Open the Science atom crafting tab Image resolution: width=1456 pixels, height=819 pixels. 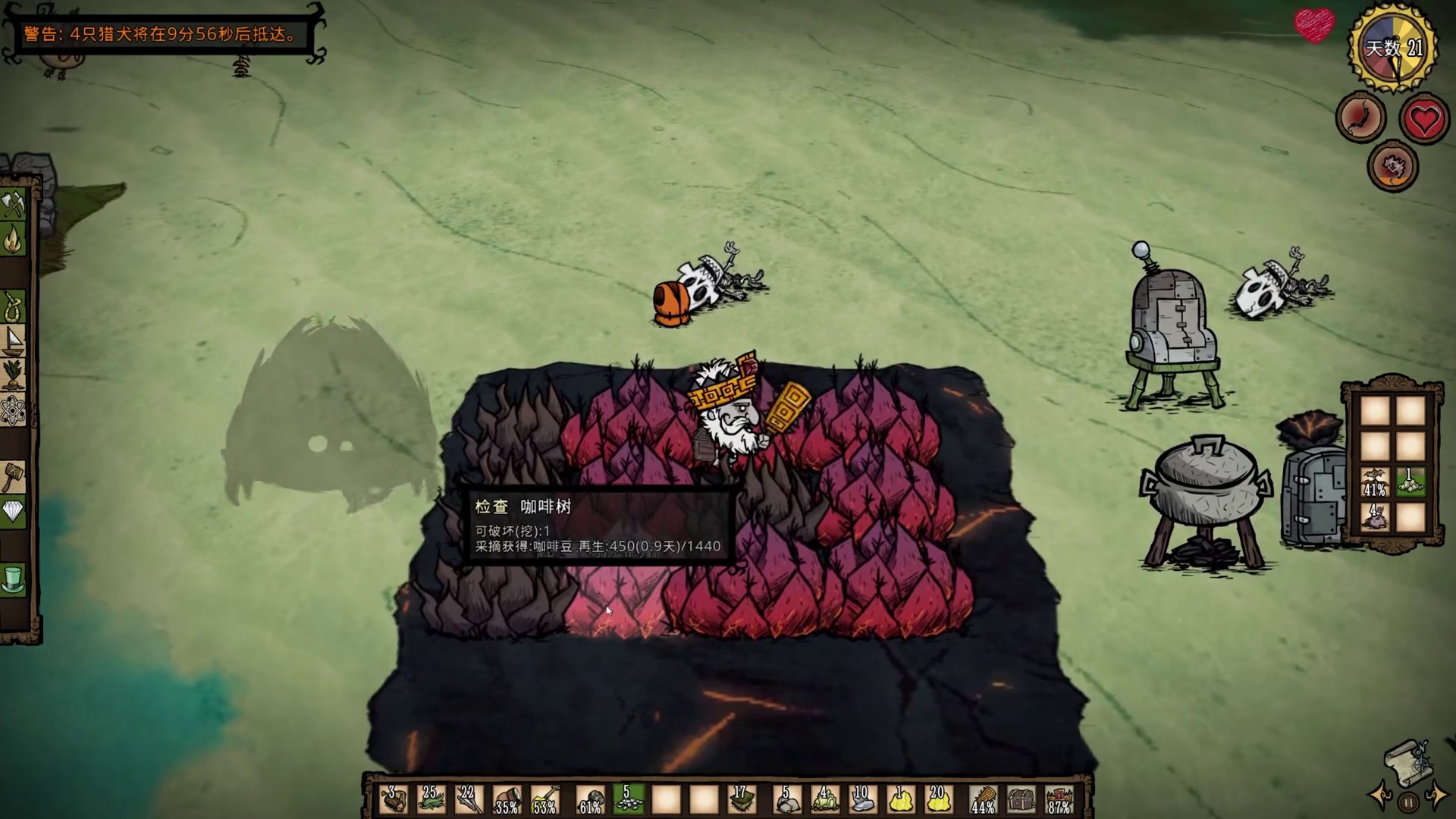click(14, 411)
